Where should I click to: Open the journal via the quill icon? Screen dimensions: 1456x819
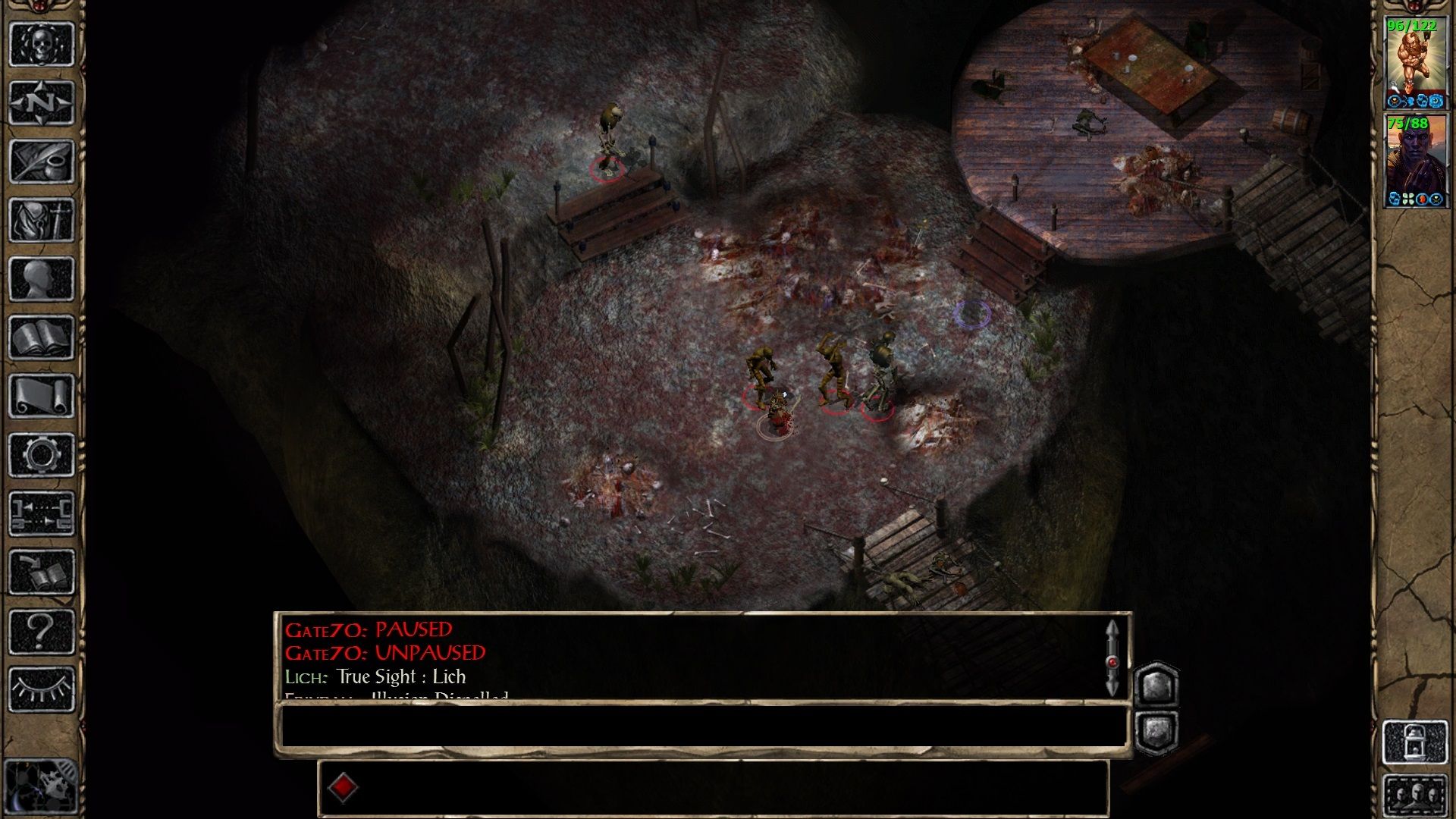pyautogui.click(x=41, y=161)
